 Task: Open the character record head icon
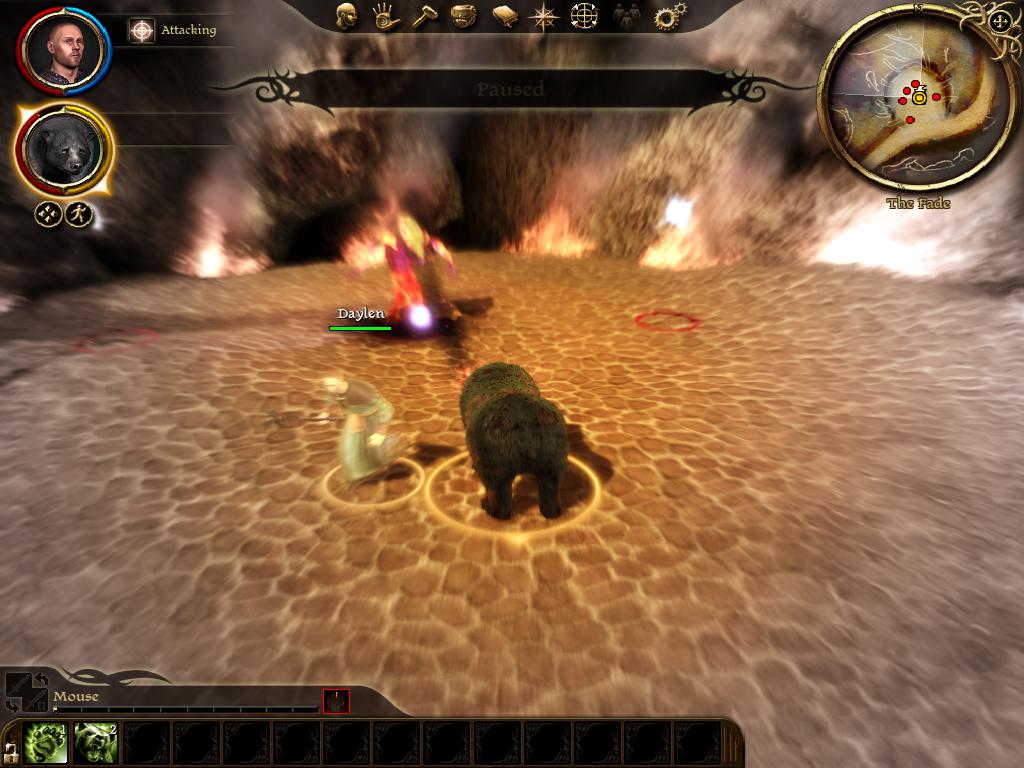click(x=346, y=16)
